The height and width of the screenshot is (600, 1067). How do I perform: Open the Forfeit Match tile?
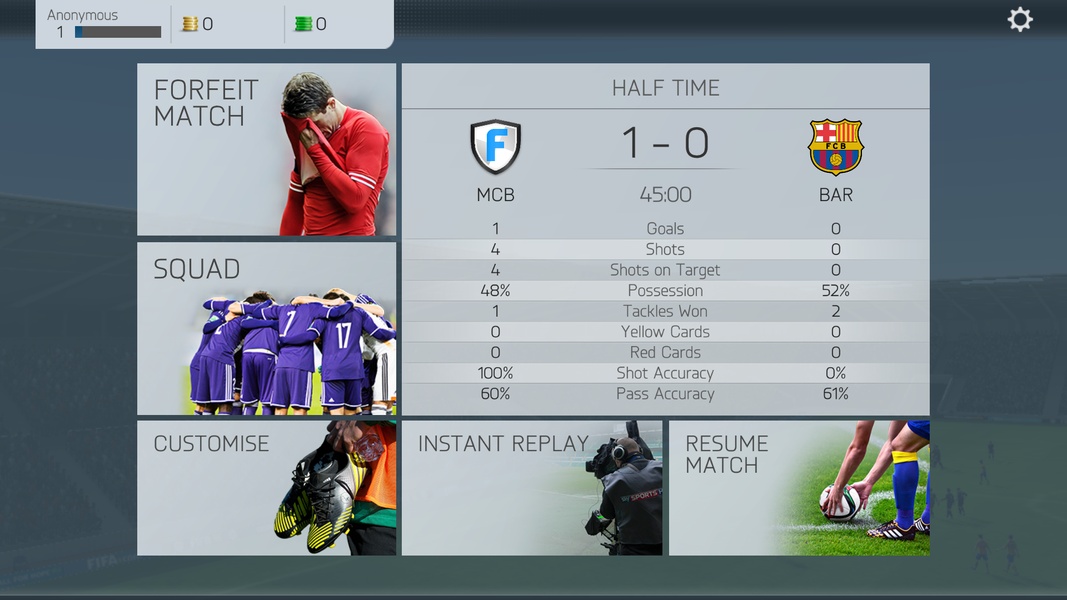pyautogui.click(x=266, y=150)
